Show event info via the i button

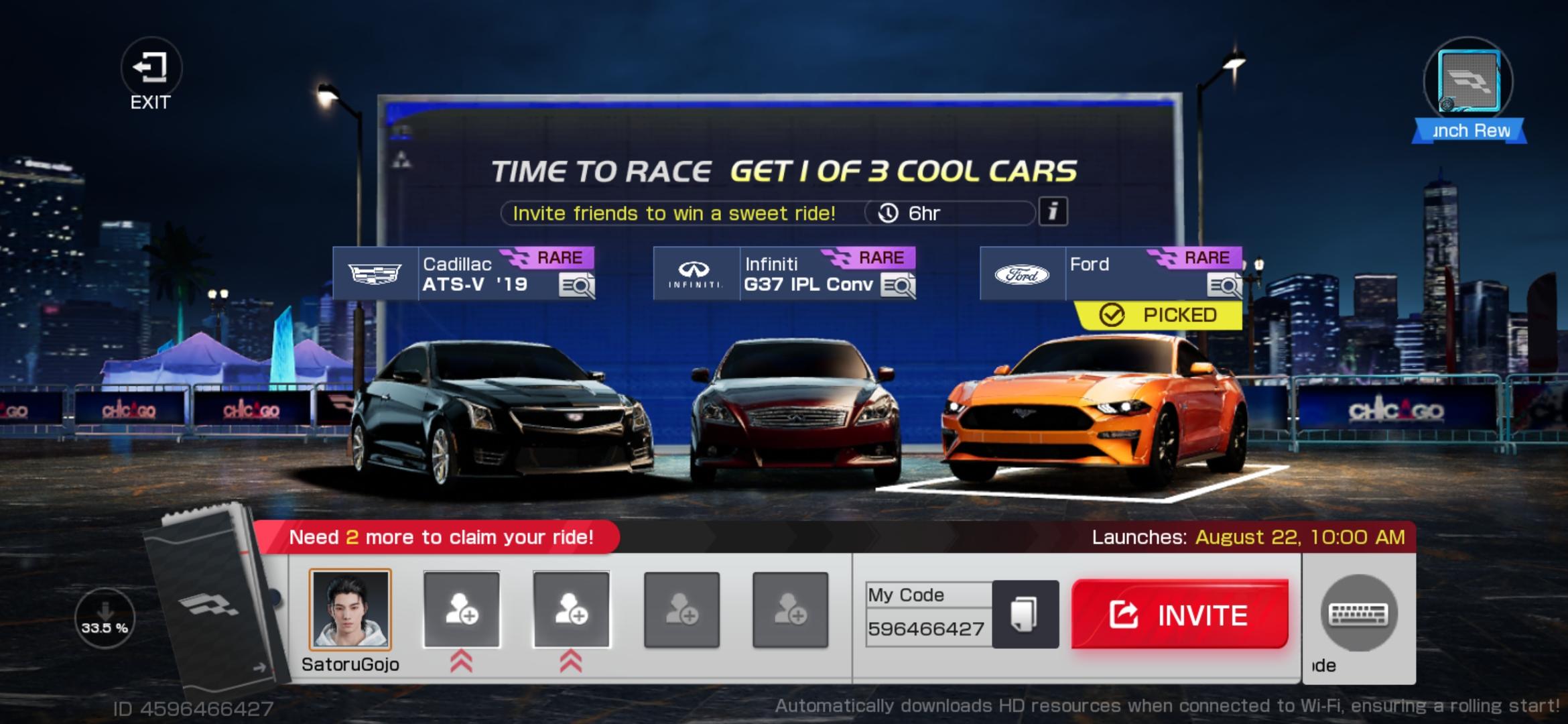pyautogui.click(x=1053, y=212)
